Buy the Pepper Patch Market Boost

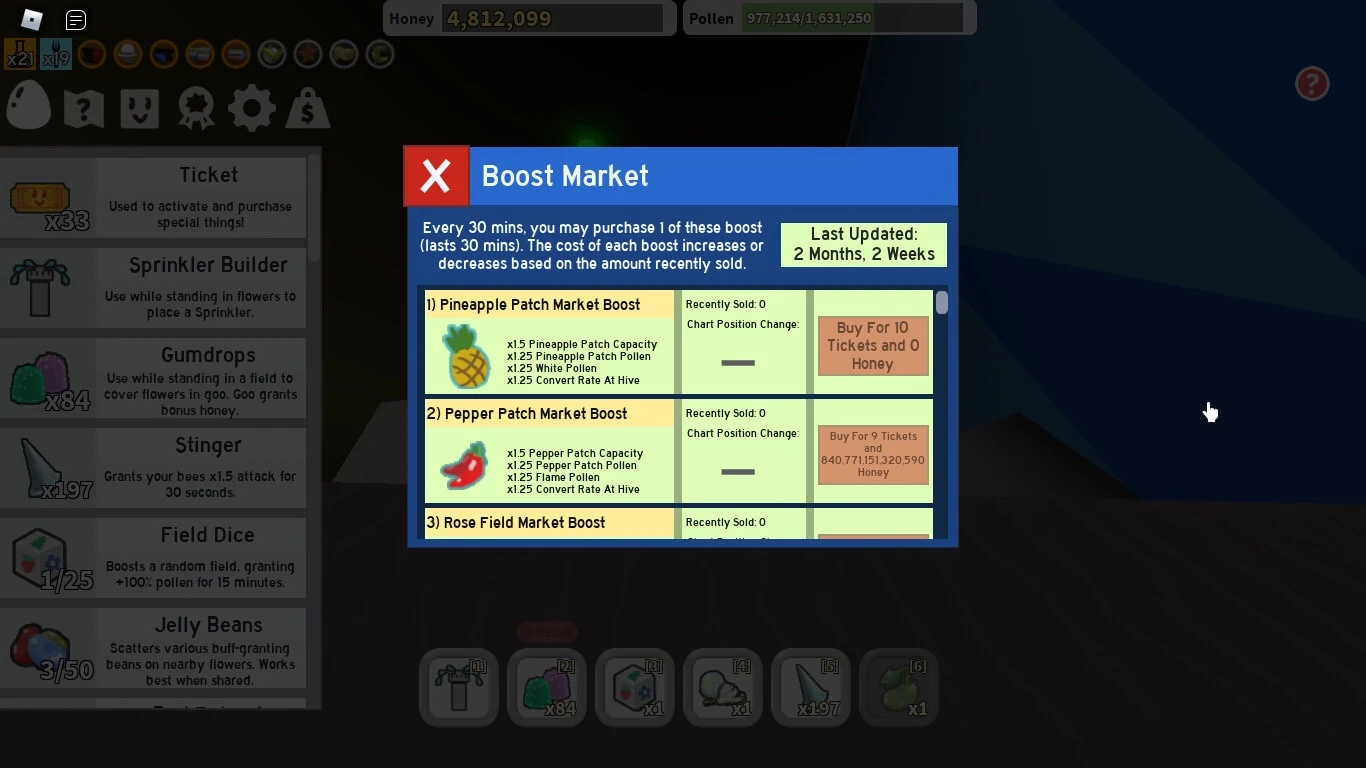click(x=871, y=456)
